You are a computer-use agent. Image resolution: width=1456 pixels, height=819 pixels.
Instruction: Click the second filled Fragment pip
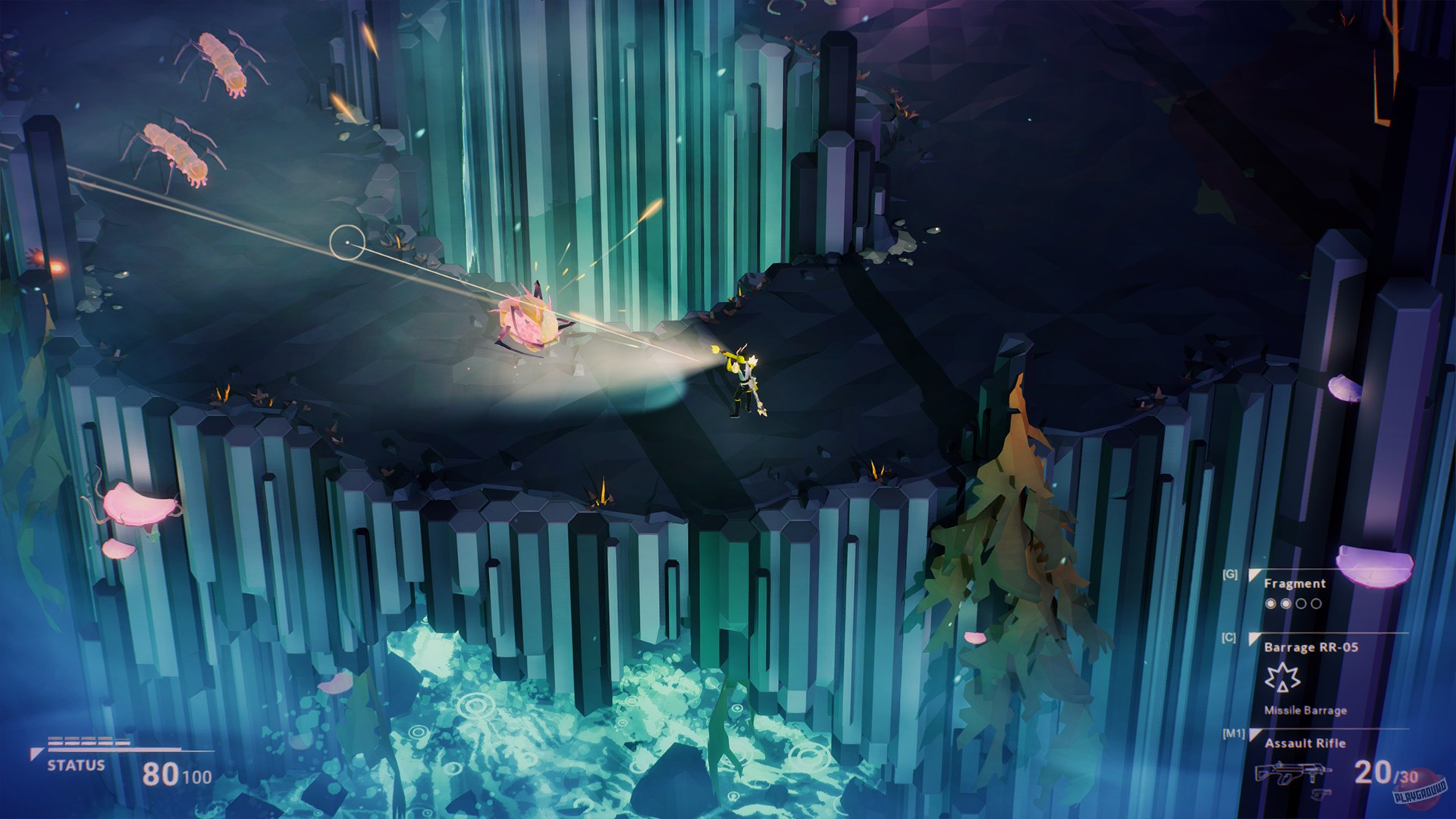1287,604
